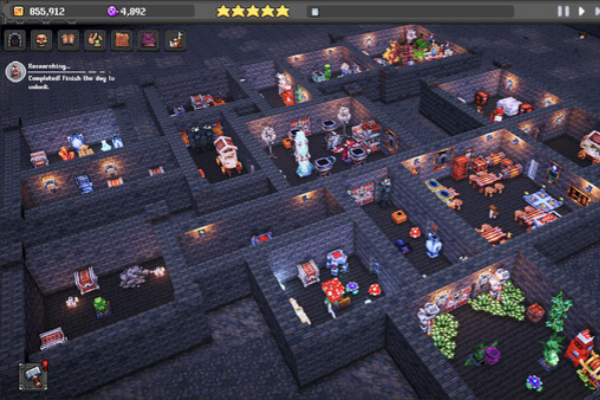This screenshot has width=600, height=400.
Task: Open the research potion portrait icon
Action: pyautogui.click(x=15, y=71)
